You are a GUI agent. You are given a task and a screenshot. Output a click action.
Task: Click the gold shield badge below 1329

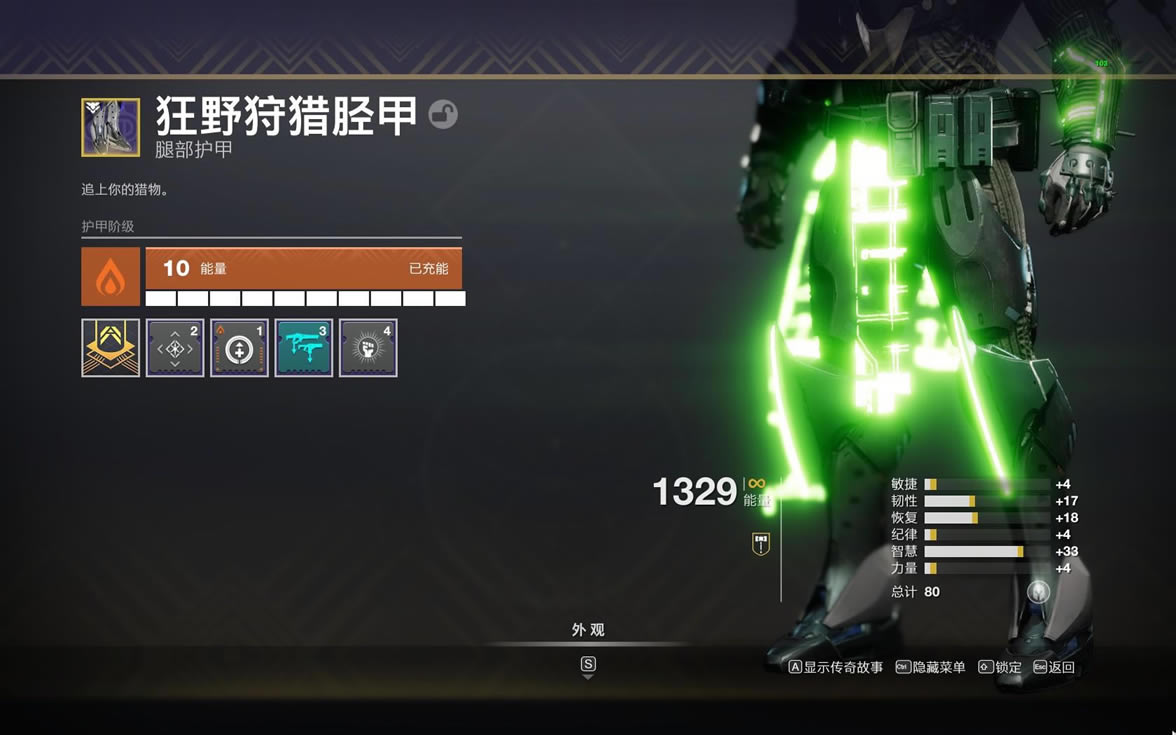click(761, 544)
